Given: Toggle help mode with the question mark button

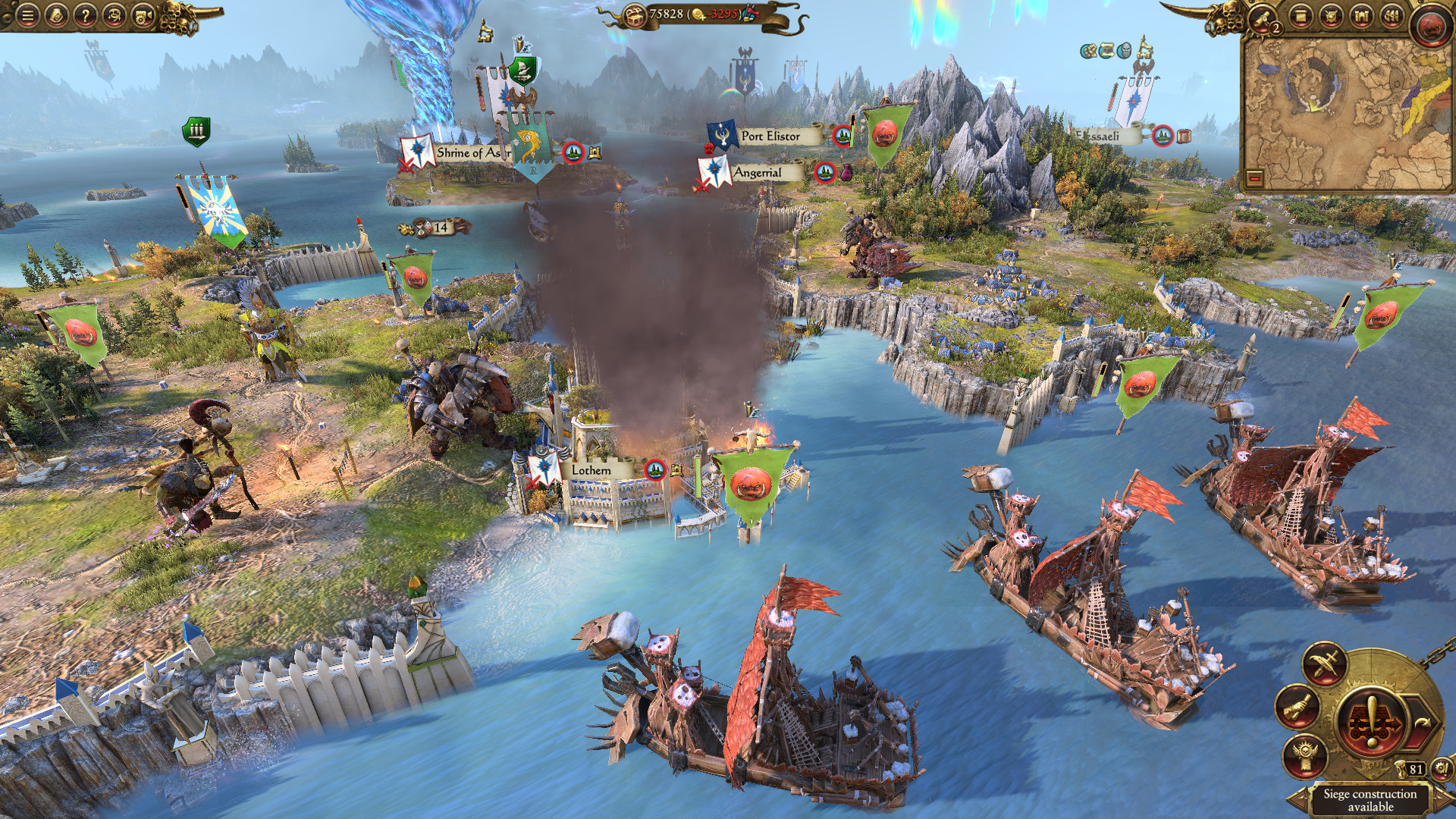Looking at the screenshot, I should coord(86,15).
